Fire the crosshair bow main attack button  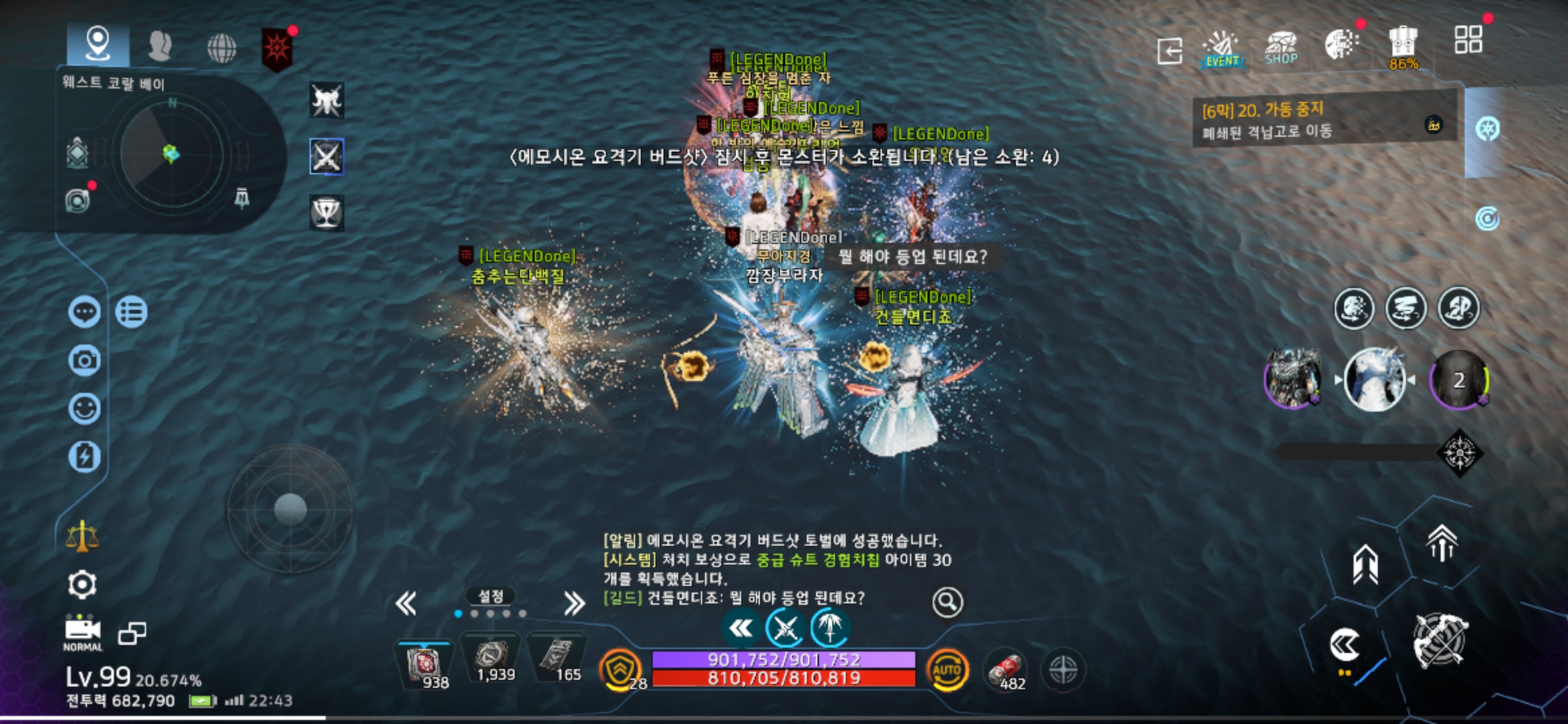1440,641
